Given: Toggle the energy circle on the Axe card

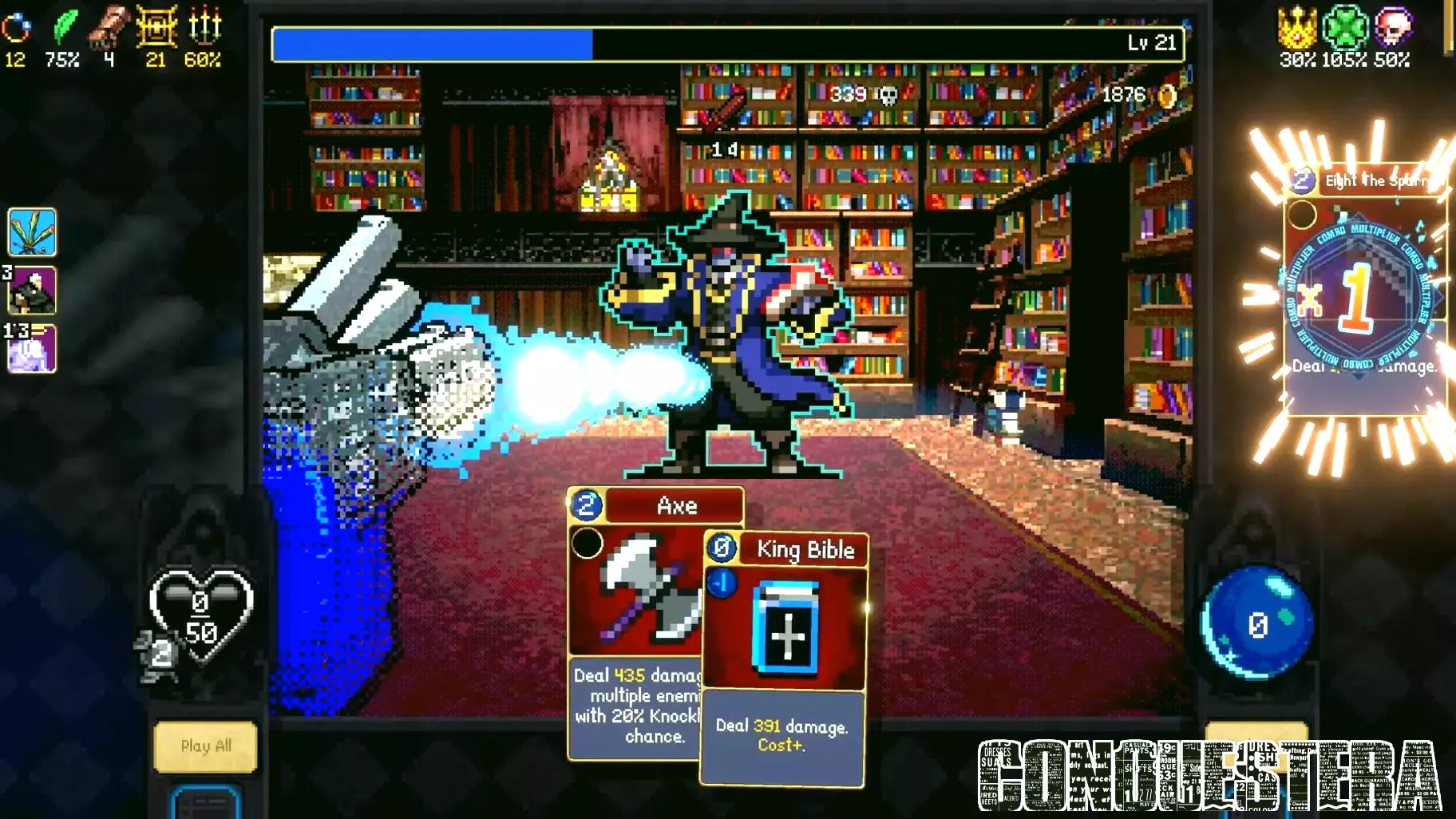Looking at the screenshot, I should click(588, 544).
